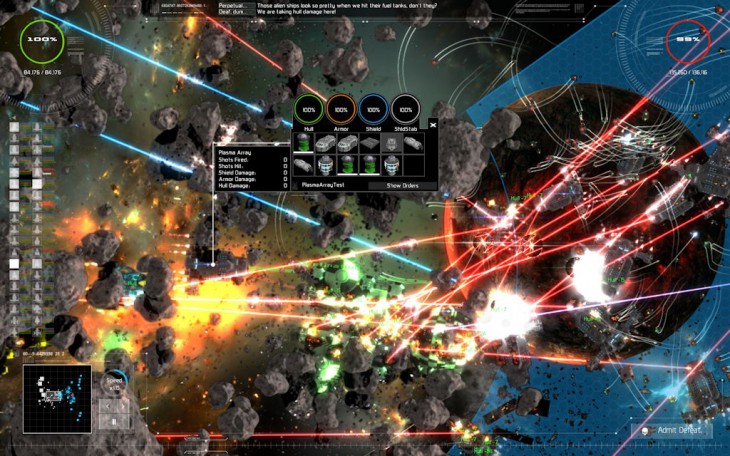The height and width of the screenshot is (456, 730).
Task: Select the flat armor plate module
Action: coord(369,142)
